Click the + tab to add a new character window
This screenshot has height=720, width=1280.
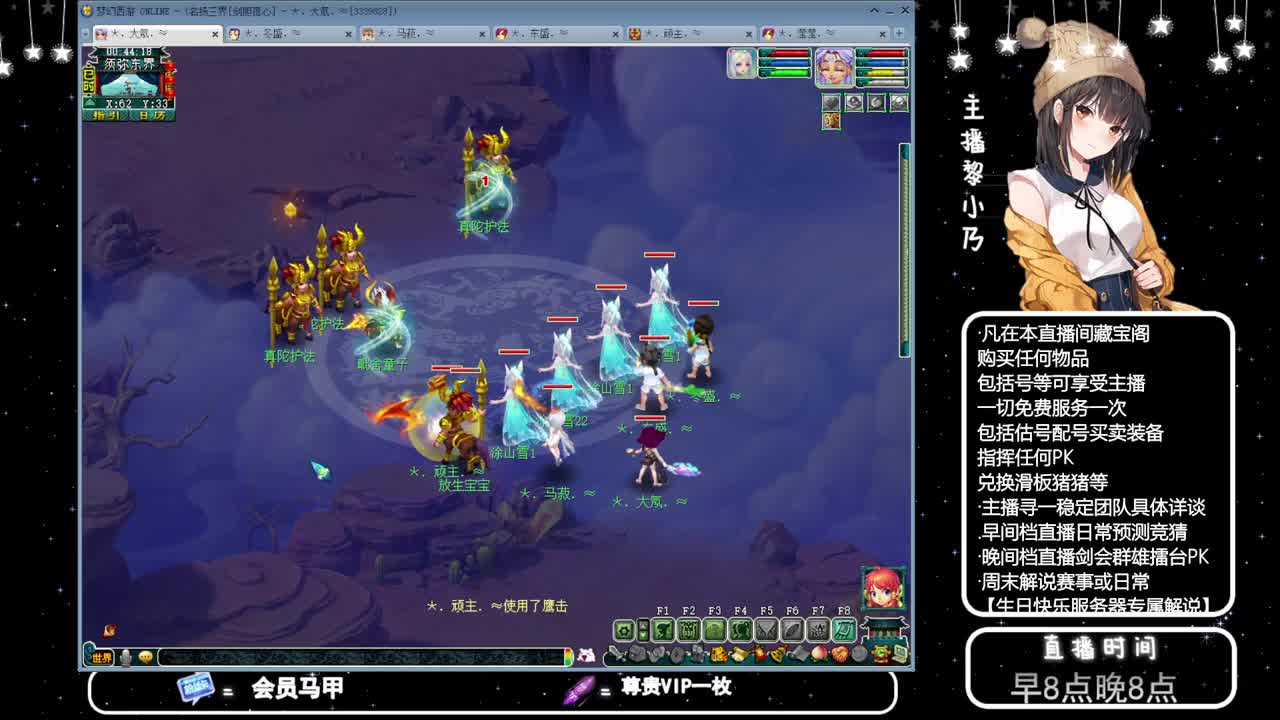(899, 33)
